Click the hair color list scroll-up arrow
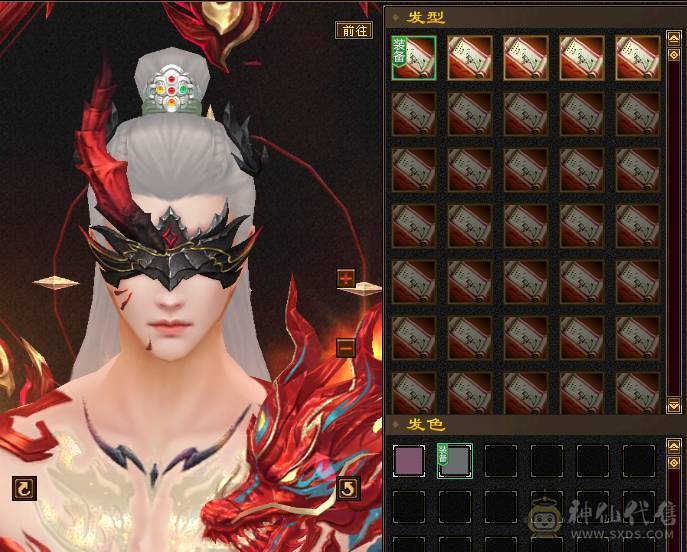 [x=674, y=446]
